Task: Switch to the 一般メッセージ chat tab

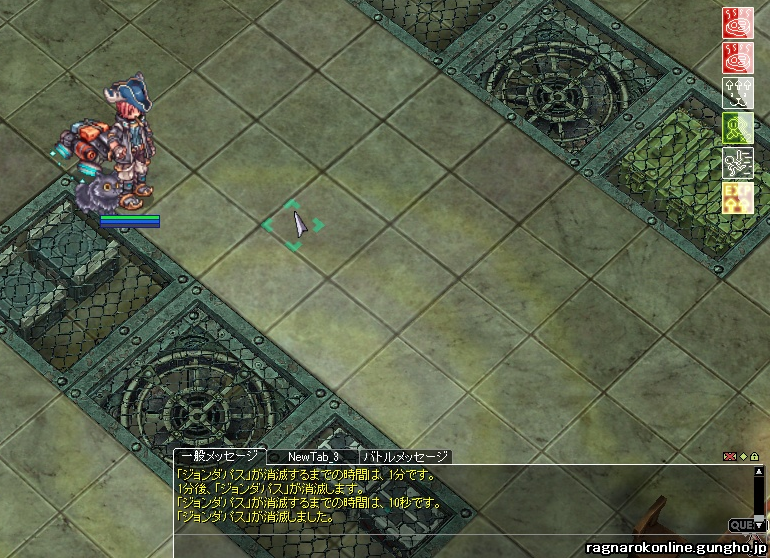Action: click(x=220, y=456)
